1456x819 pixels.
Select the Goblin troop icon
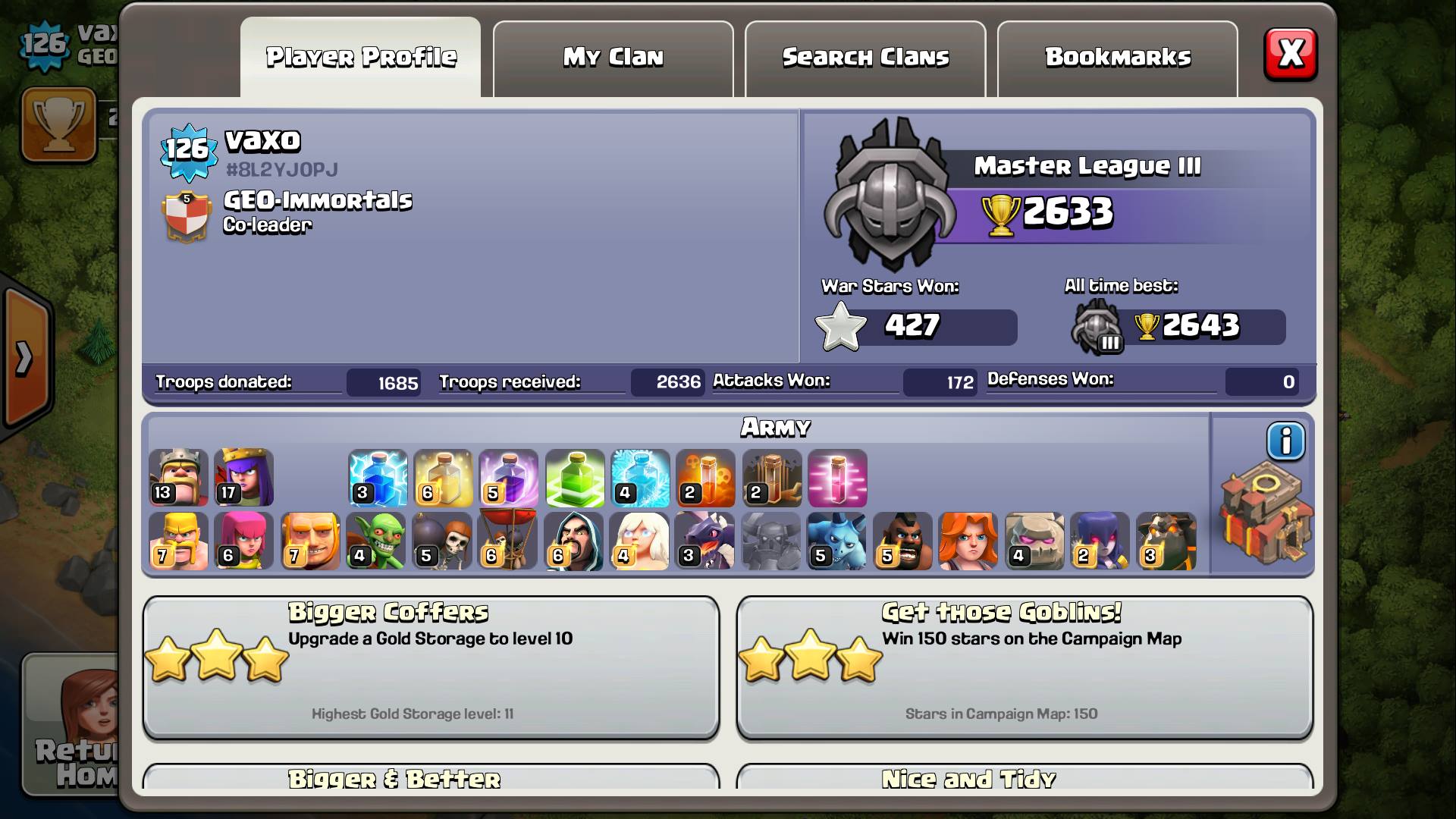point(375,541)
